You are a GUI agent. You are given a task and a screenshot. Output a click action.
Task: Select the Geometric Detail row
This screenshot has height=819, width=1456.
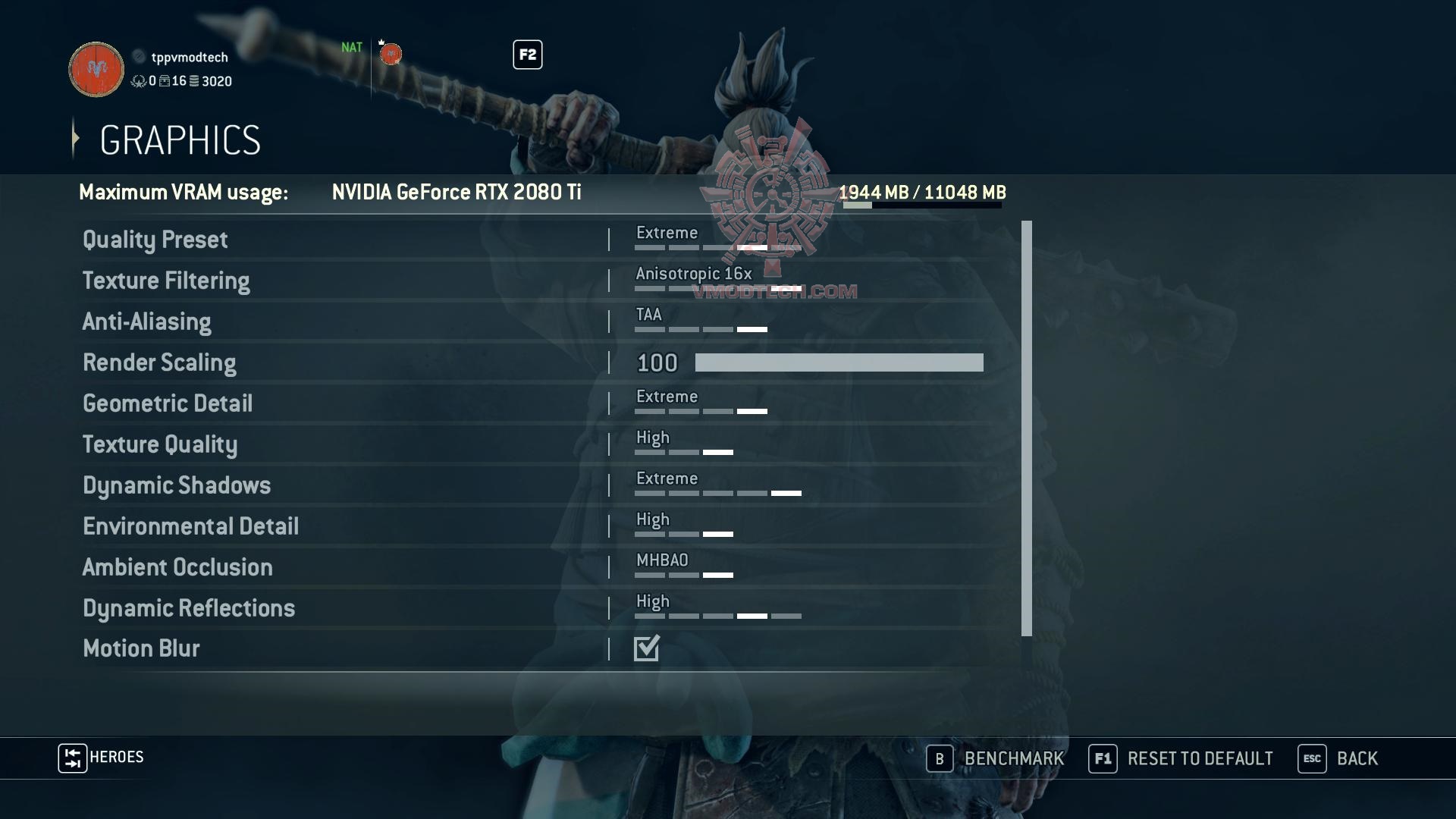(168, 403)
